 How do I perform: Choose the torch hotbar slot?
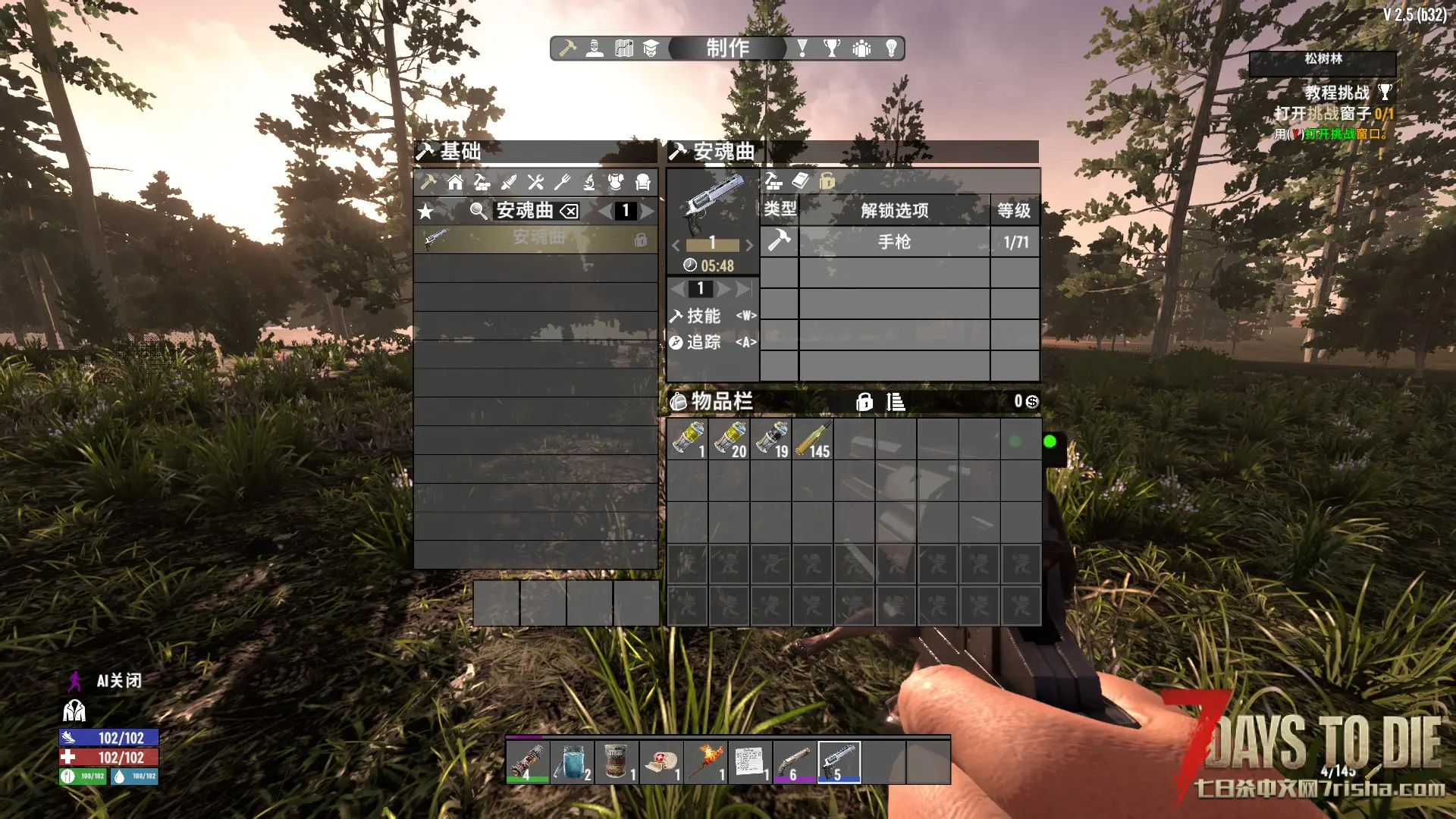(707, 761)
